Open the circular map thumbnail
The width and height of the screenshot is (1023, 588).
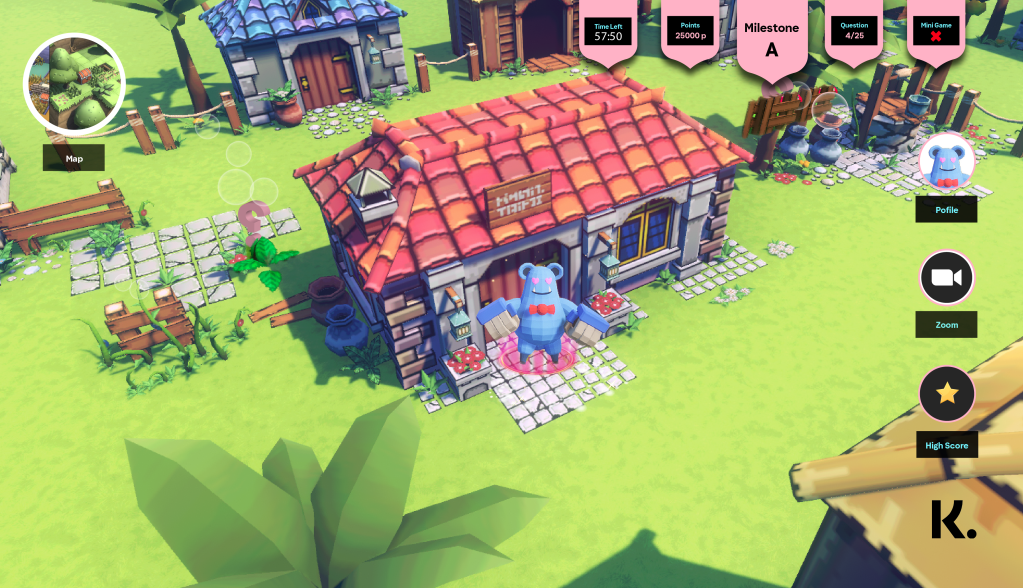[x=74, y=84]
